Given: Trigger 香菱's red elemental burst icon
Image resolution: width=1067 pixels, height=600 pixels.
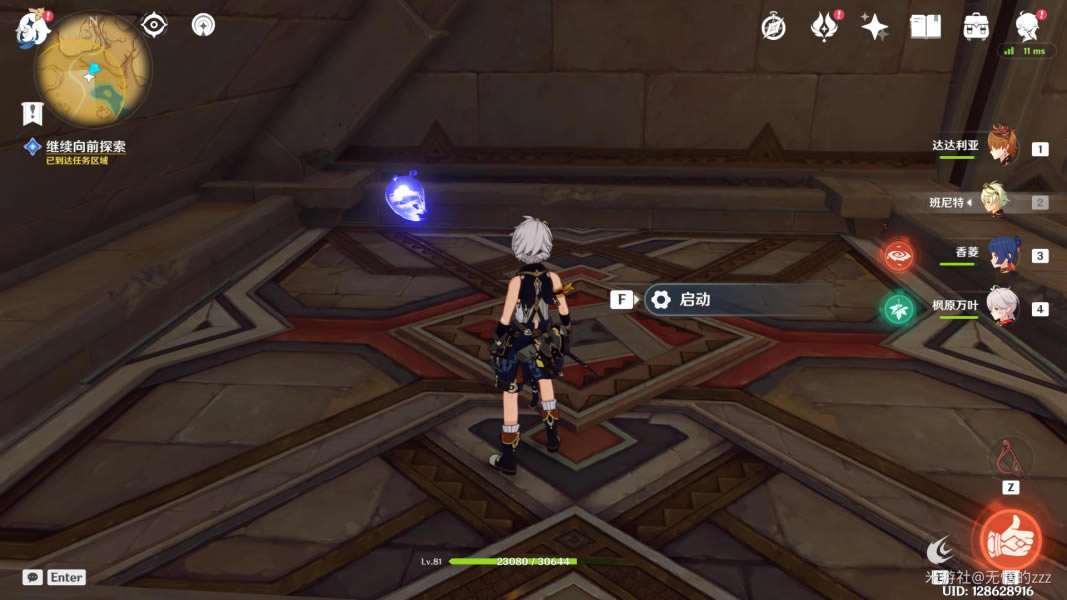Looking at the screenshot, I should pyautogui.click(x=898, y=255).
